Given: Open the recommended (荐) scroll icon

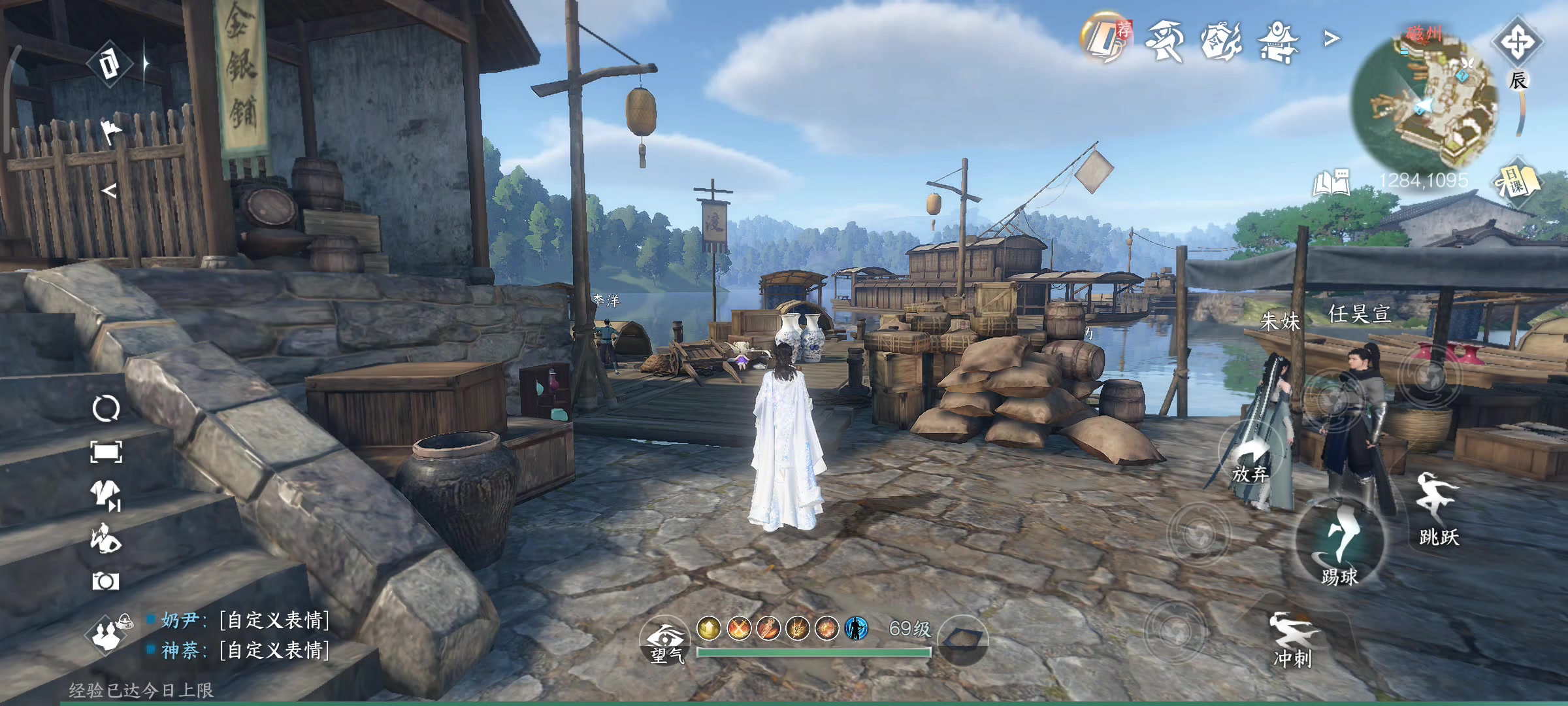Looking at the screenshot, I should [1105, 38].
